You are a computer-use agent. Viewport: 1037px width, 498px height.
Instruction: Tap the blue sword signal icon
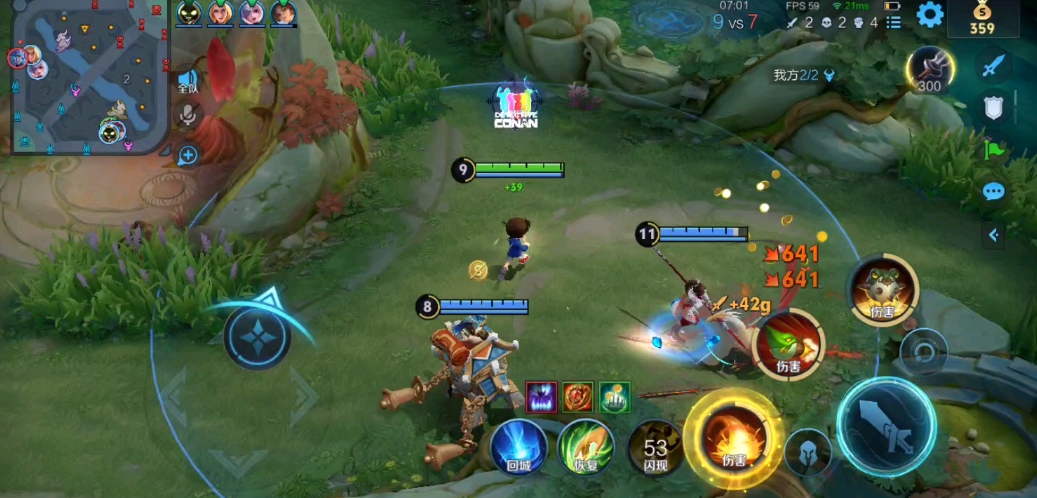[992, 67]
